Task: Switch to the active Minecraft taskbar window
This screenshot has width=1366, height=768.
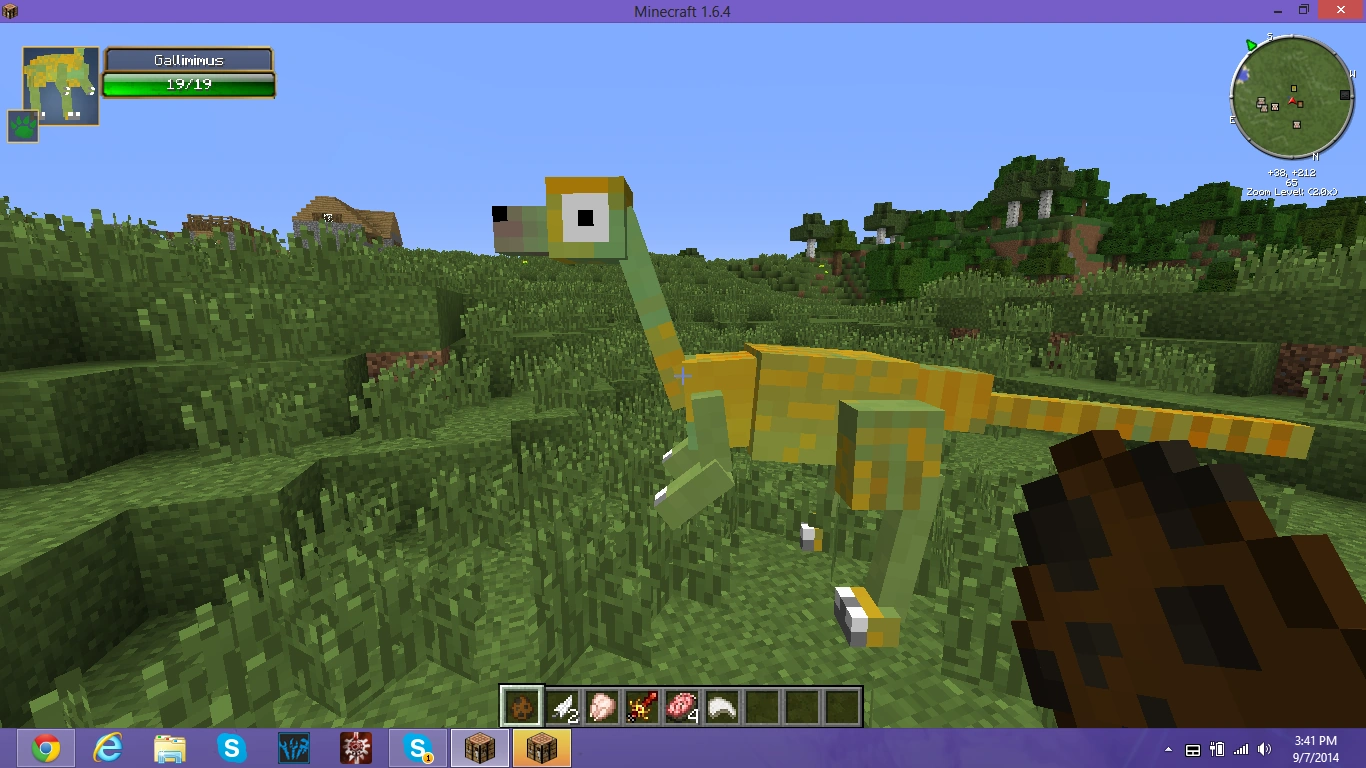Action: (x=541, y=748)
